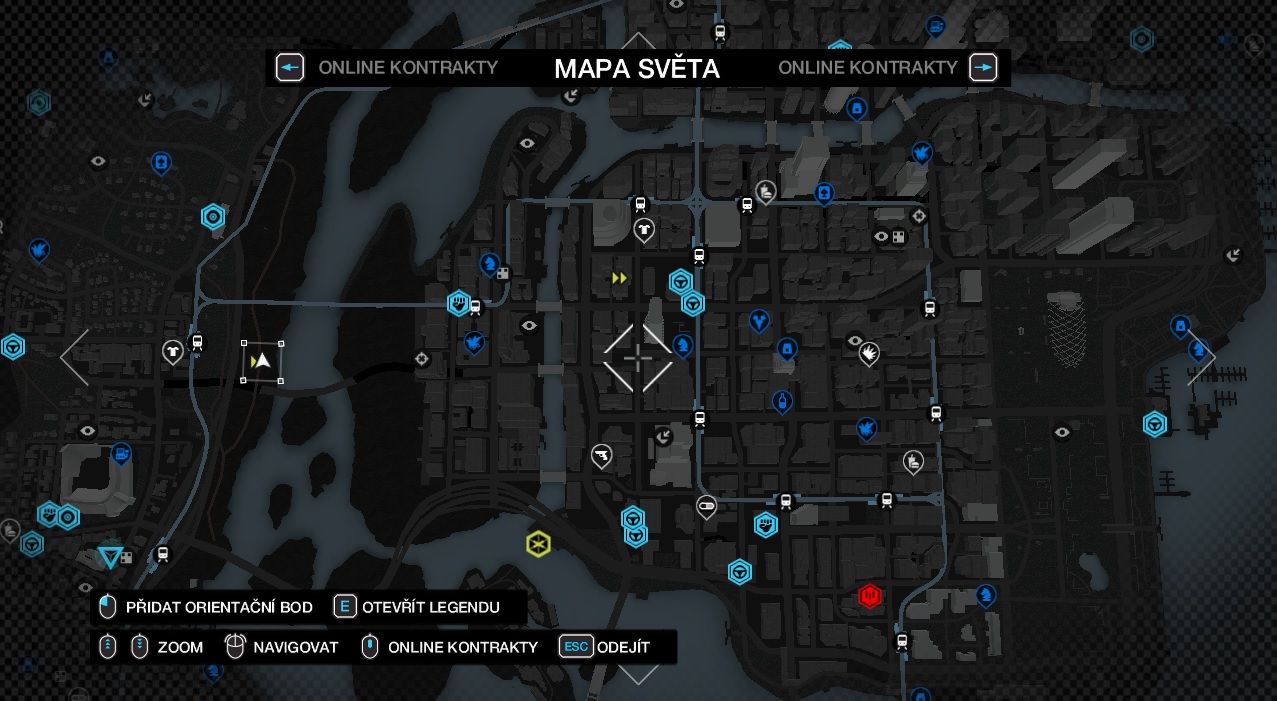Choose the blue camera marker by the stadium
Screen dimensions: 1277x701
pos(121,454)
